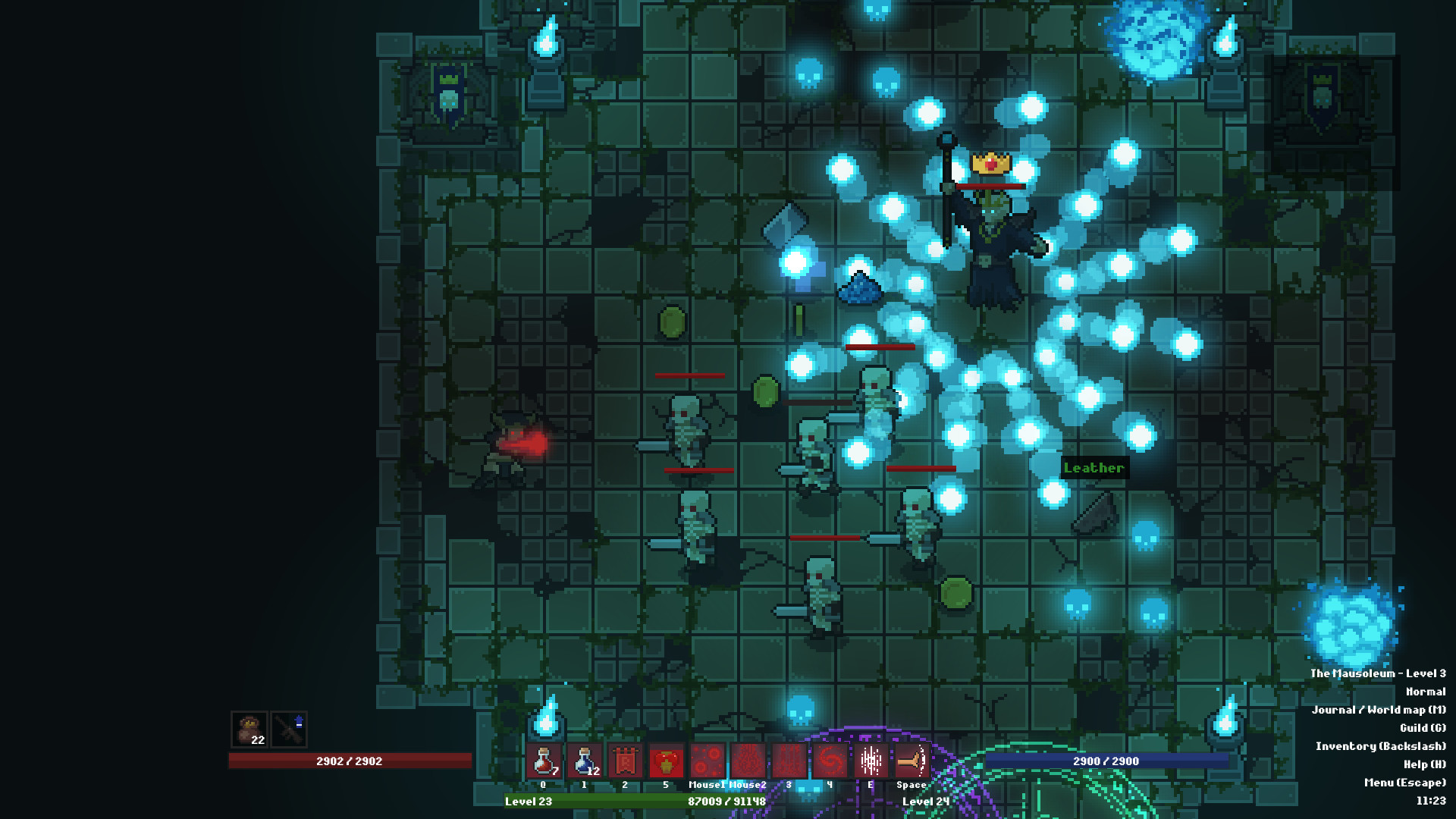
Task: Select the red health potion on hotbar slot Q
Action: point(544,761)
